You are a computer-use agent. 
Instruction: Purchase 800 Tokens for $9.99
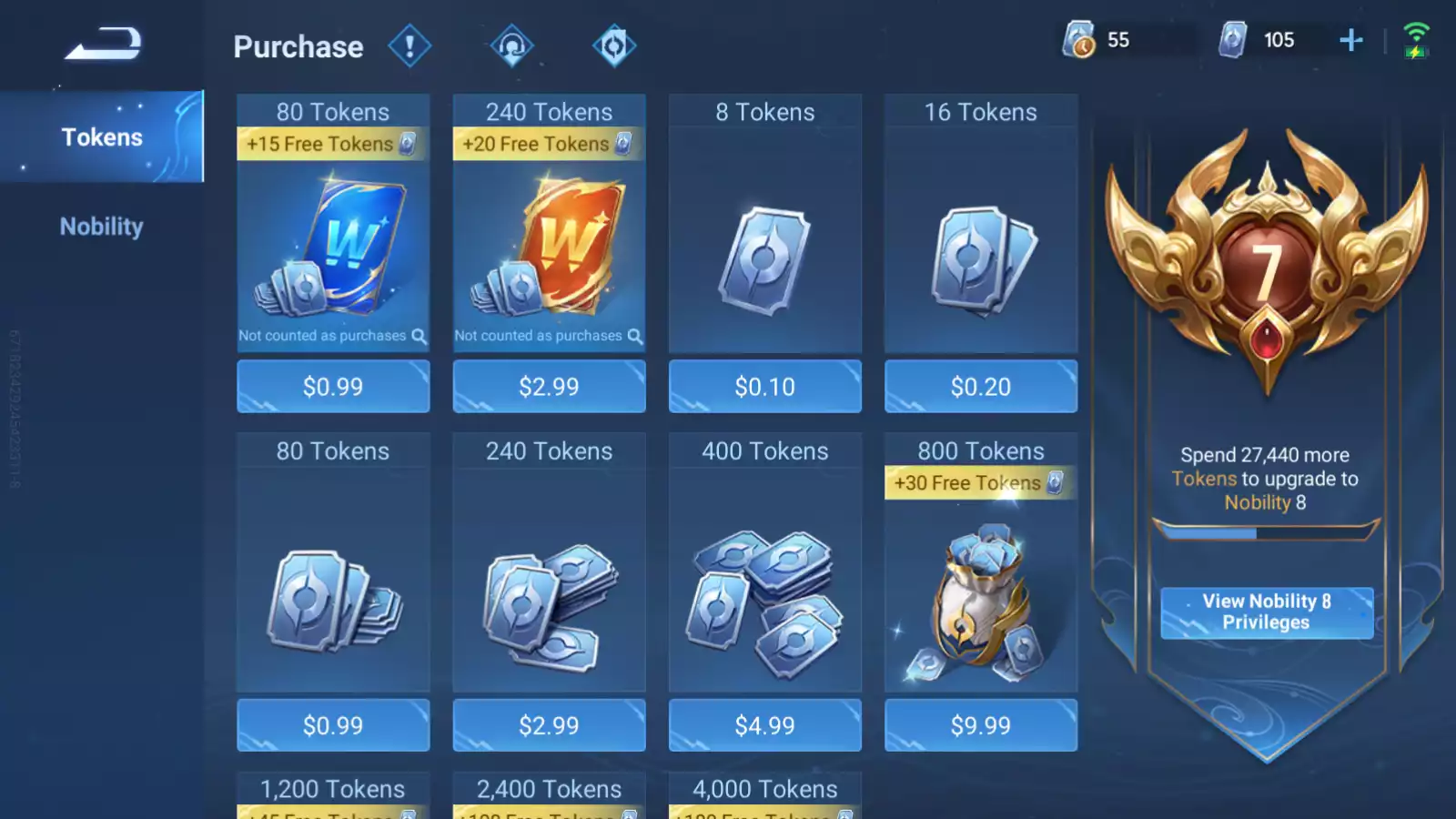click(980, 725)
